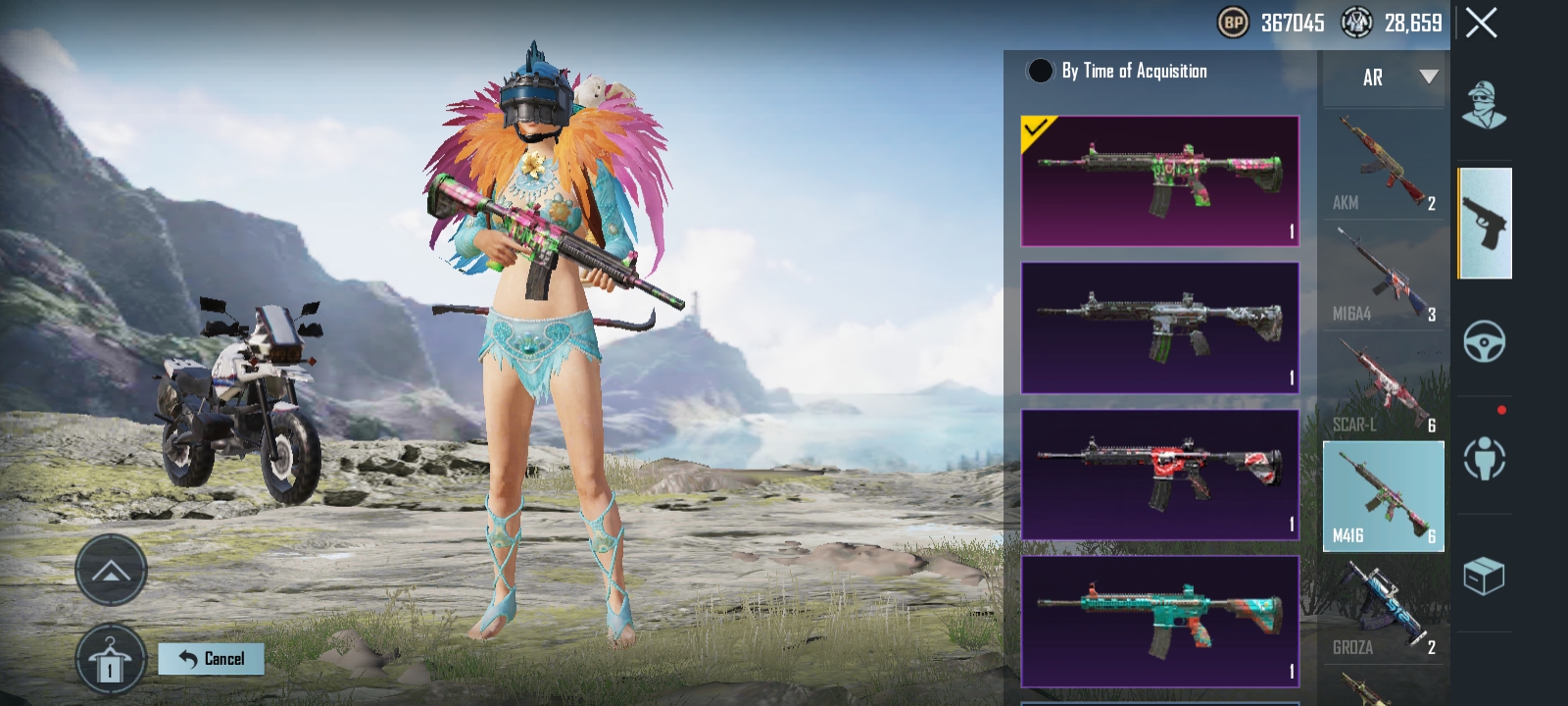Screen dimensions: 1568x706
Task: Click the Cancel button
Action: click(x=212, y=659)
